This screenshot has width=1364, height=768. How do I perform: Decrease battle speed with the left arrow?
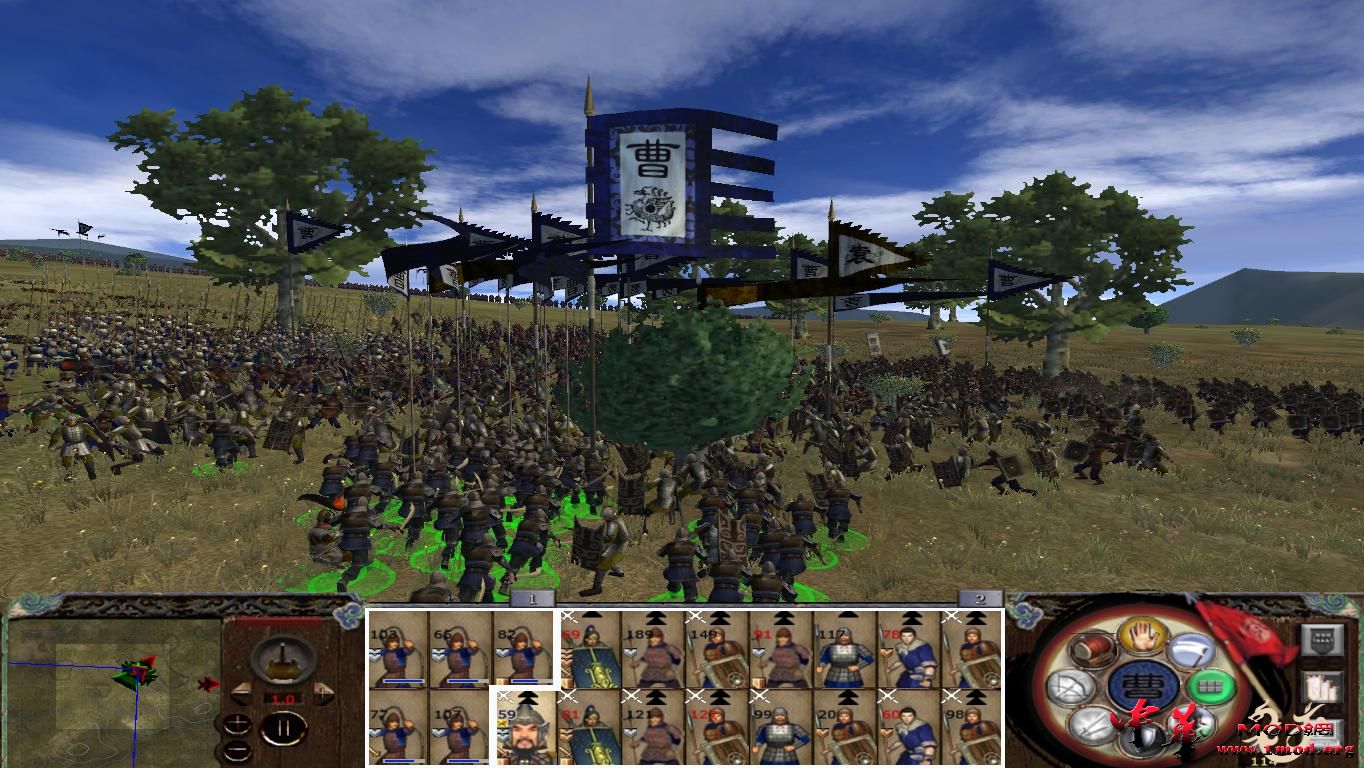242,694
